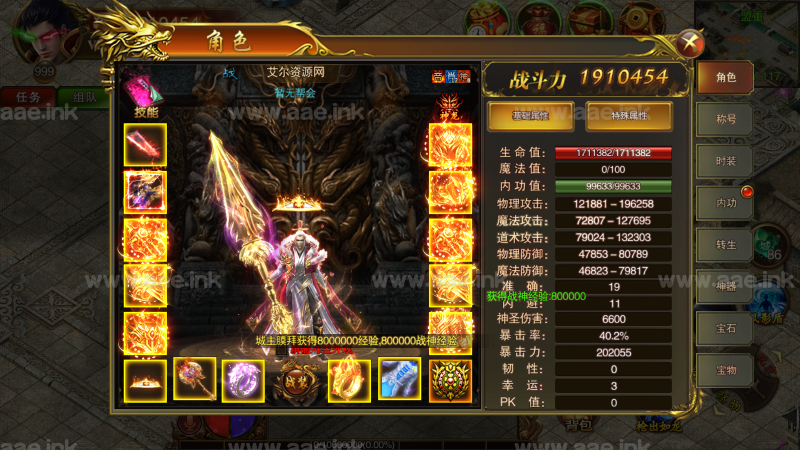The height and width of the screenshot is (450, 800).
Task: Go to the 转生 rebirth tab
Action: (725, 244)
